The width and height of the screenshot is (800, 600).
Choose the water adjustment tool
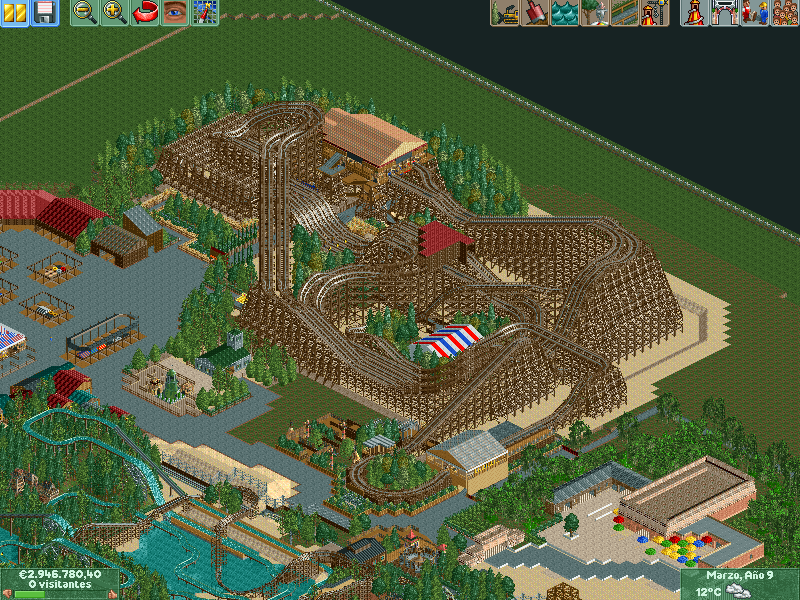565,13
